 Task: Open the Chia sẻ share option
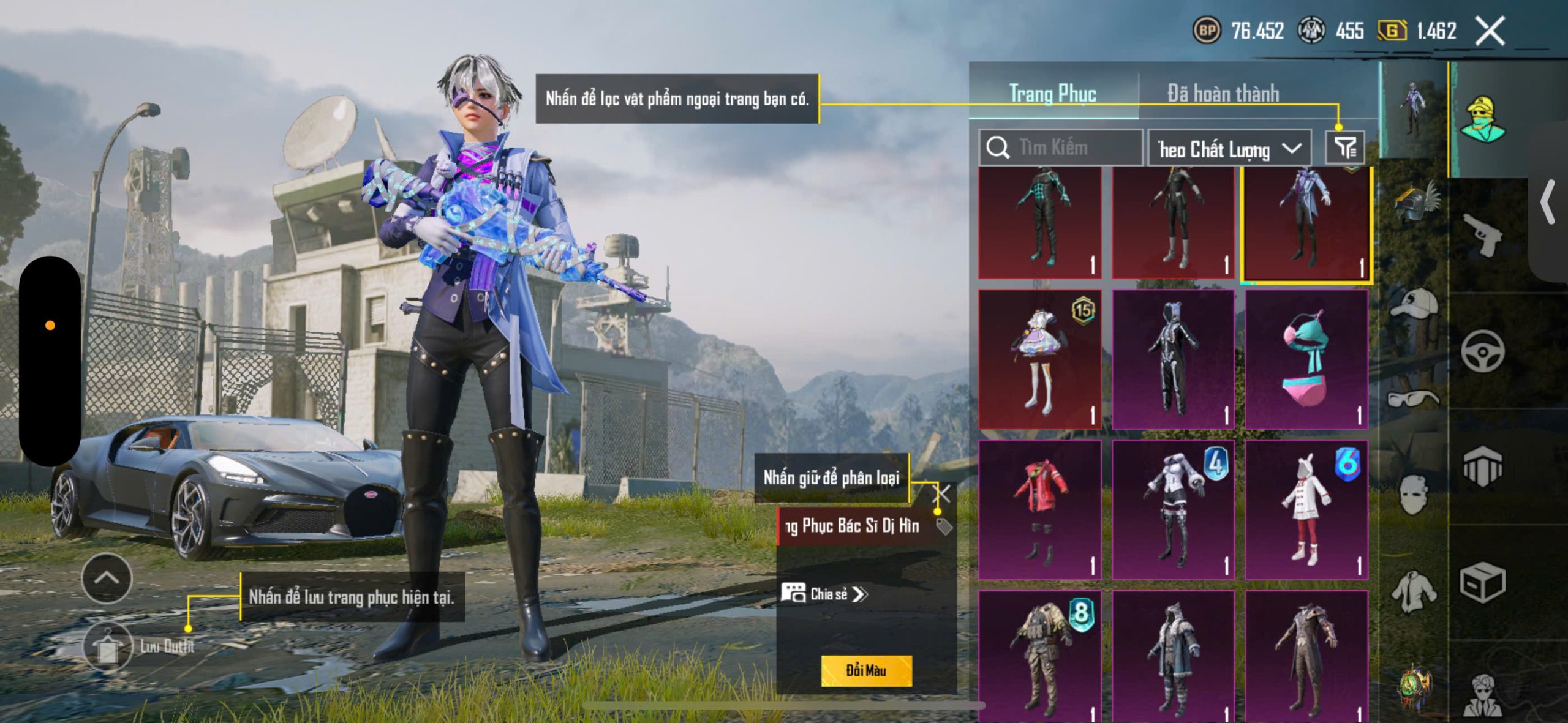tap(824, 594)
